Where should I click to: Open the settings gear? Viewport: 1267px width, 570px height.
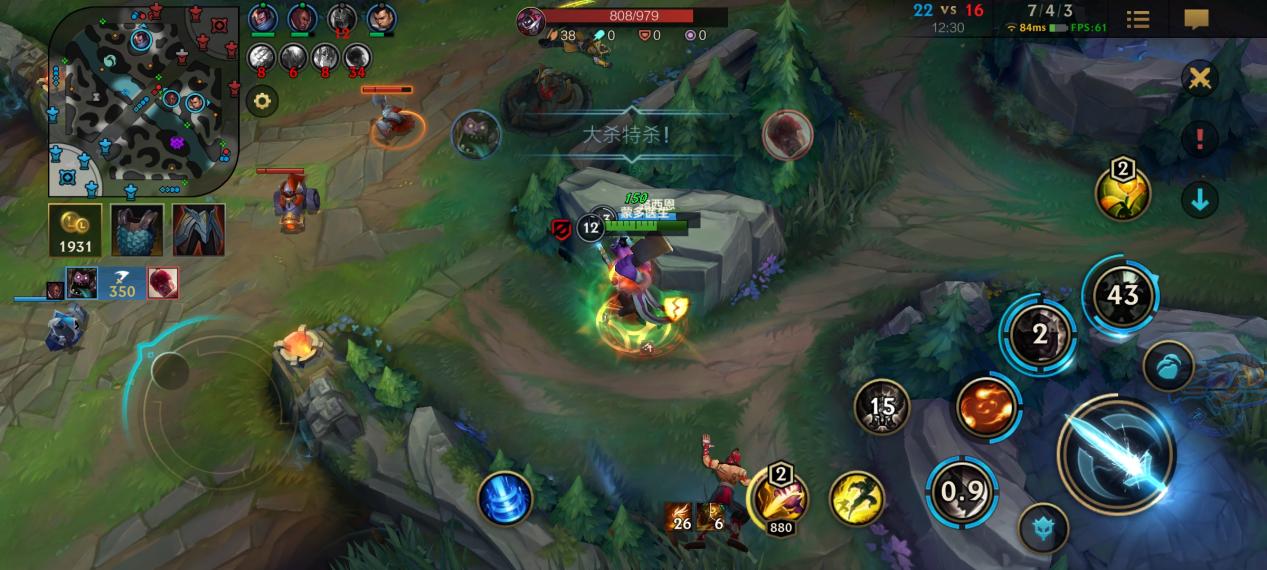click(x=262, y=101)
